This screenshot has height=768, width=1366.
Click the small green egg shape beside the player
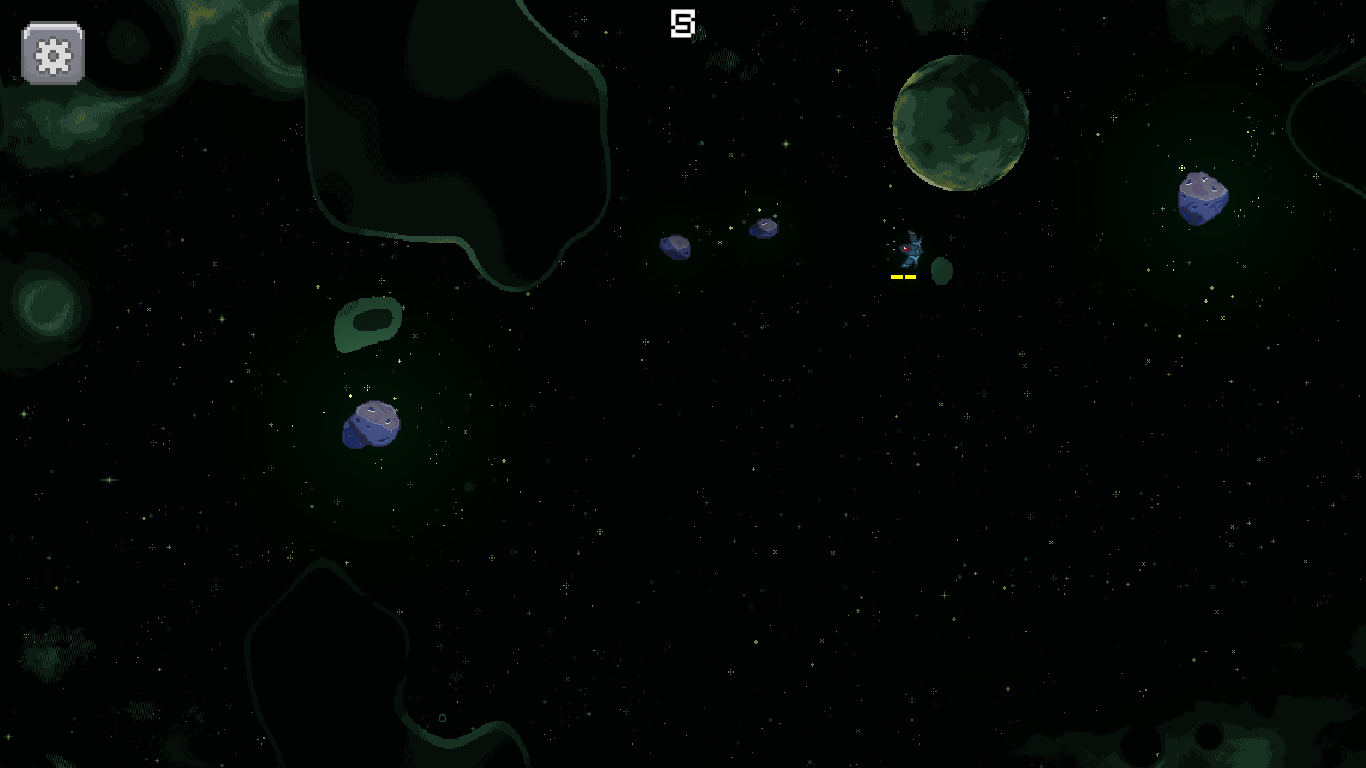(941, 271)
